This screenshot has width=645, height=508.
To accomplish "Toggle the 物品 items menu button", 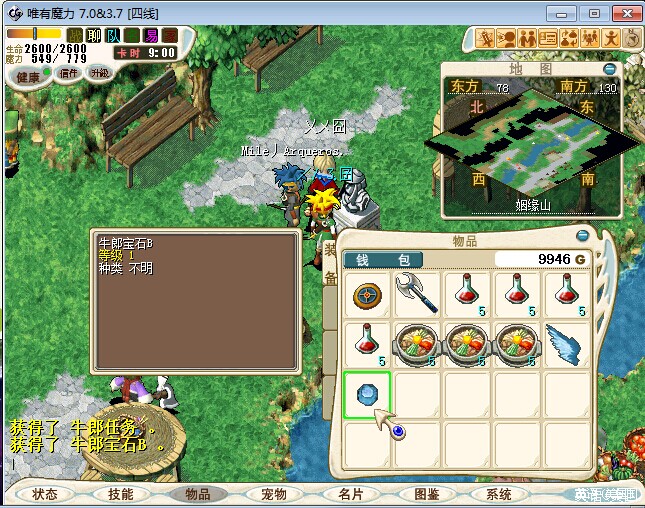I will 197,494.
